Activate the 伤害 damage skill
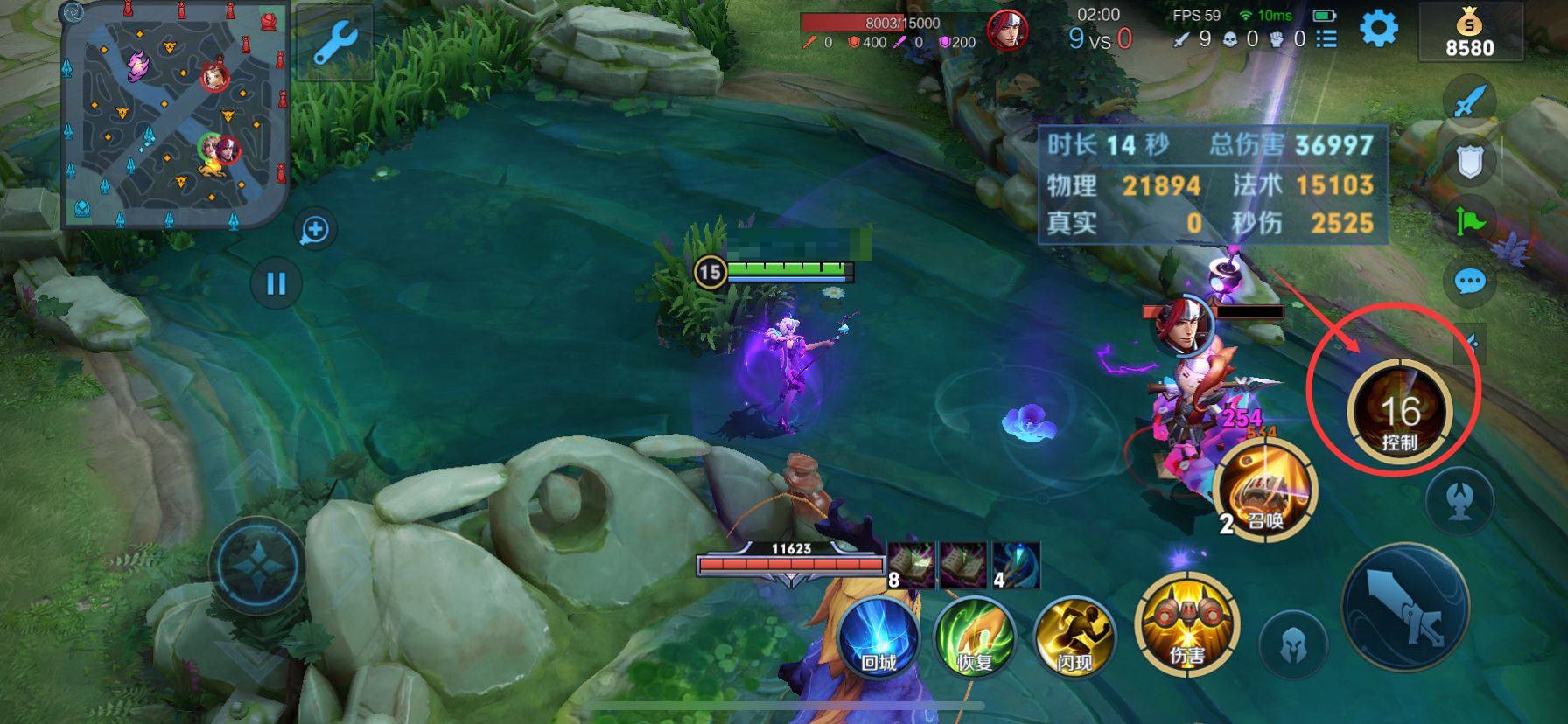Image resolution: width=1568 pixels, height=724 pixels. (1186, 625)
